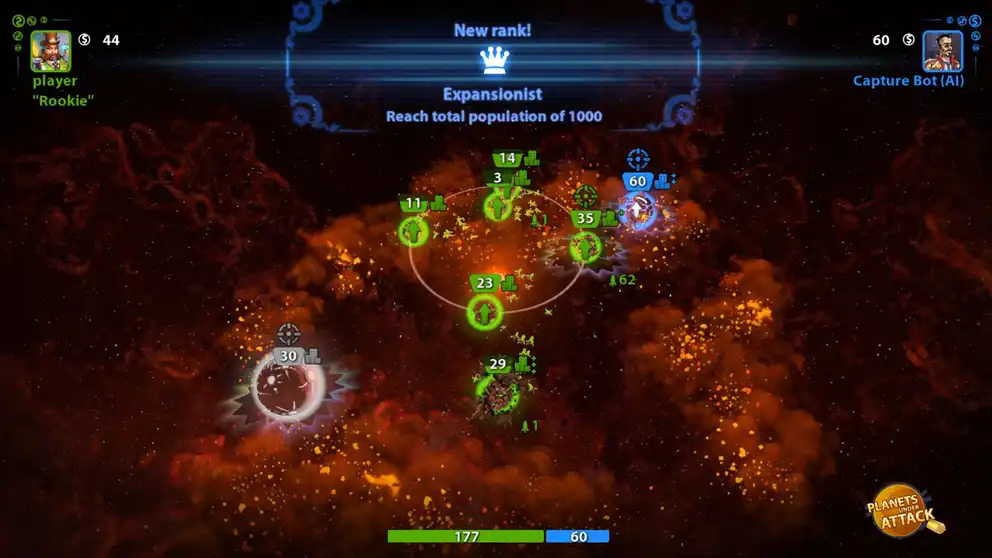
Task: Target the blue enemy planet with 60
Action: click(637, 210)
